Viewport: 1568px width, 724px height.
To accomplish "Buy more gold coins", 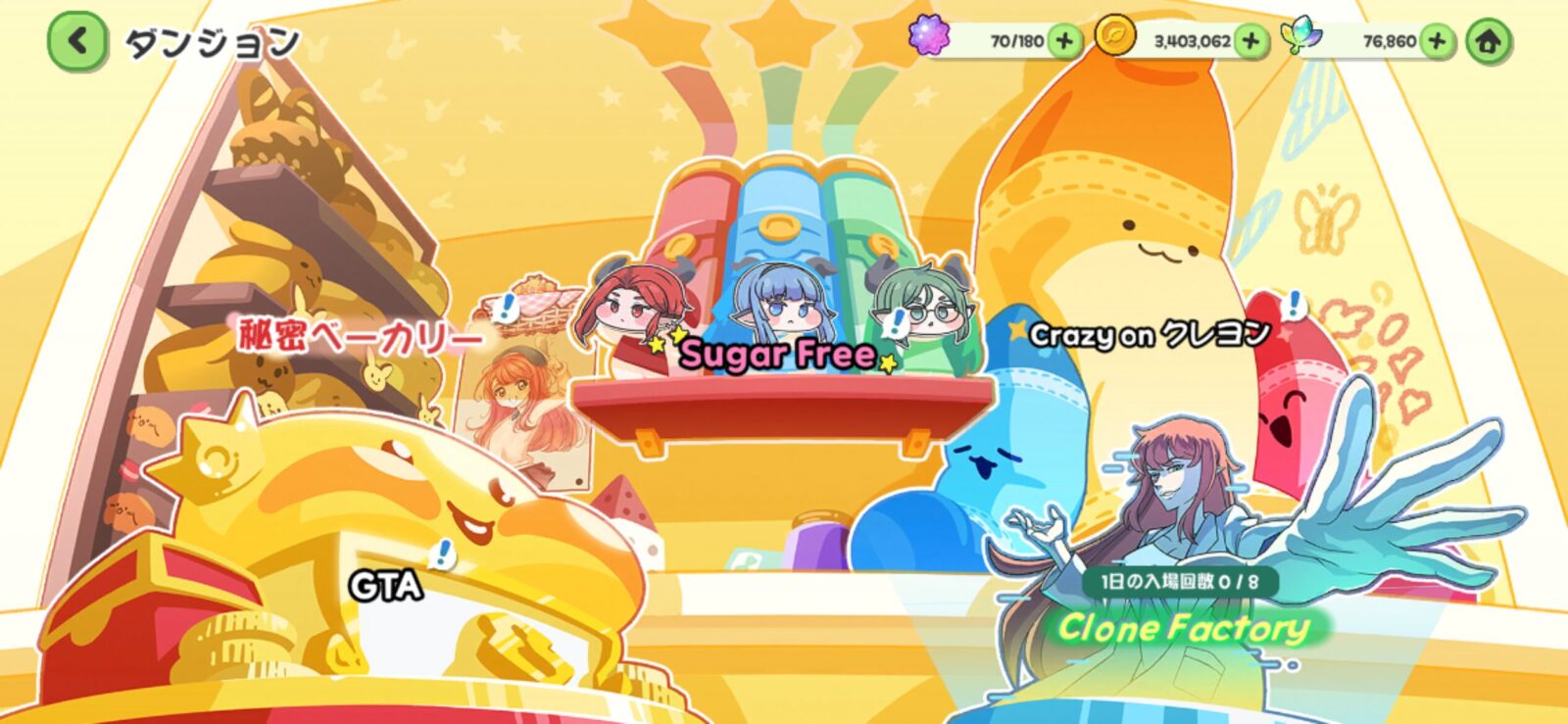I will tap(1250, 41).
